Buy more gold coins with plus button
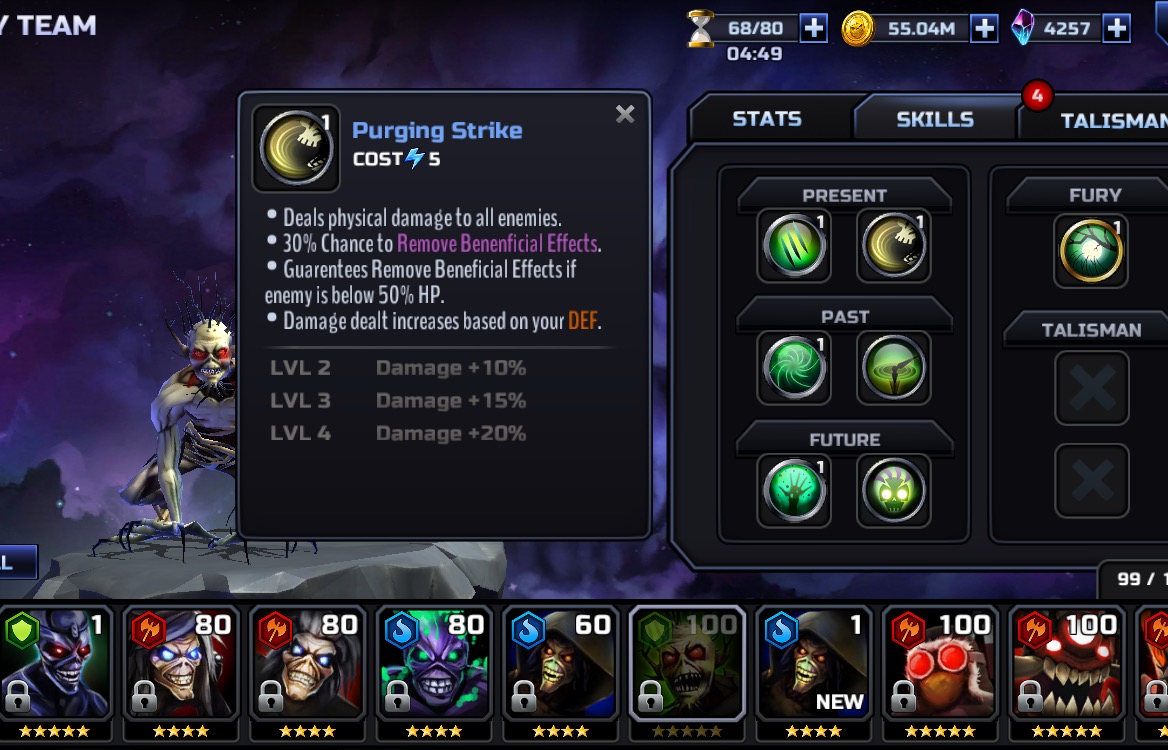The width and height of the screenshot is (1168, 750). pos(984,28)
